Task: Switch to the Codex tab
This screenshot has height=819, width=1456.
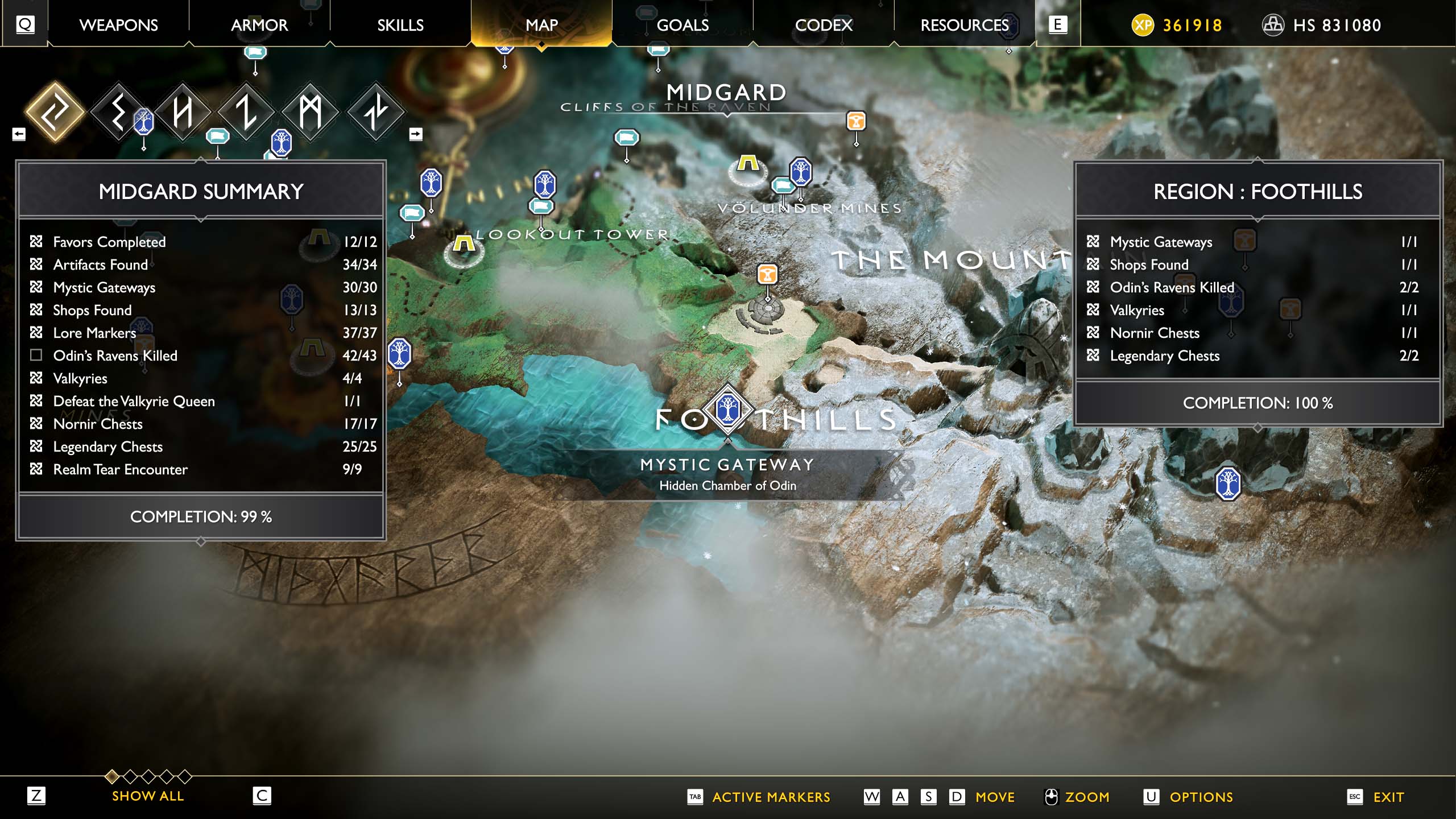Action: [824, 25]
